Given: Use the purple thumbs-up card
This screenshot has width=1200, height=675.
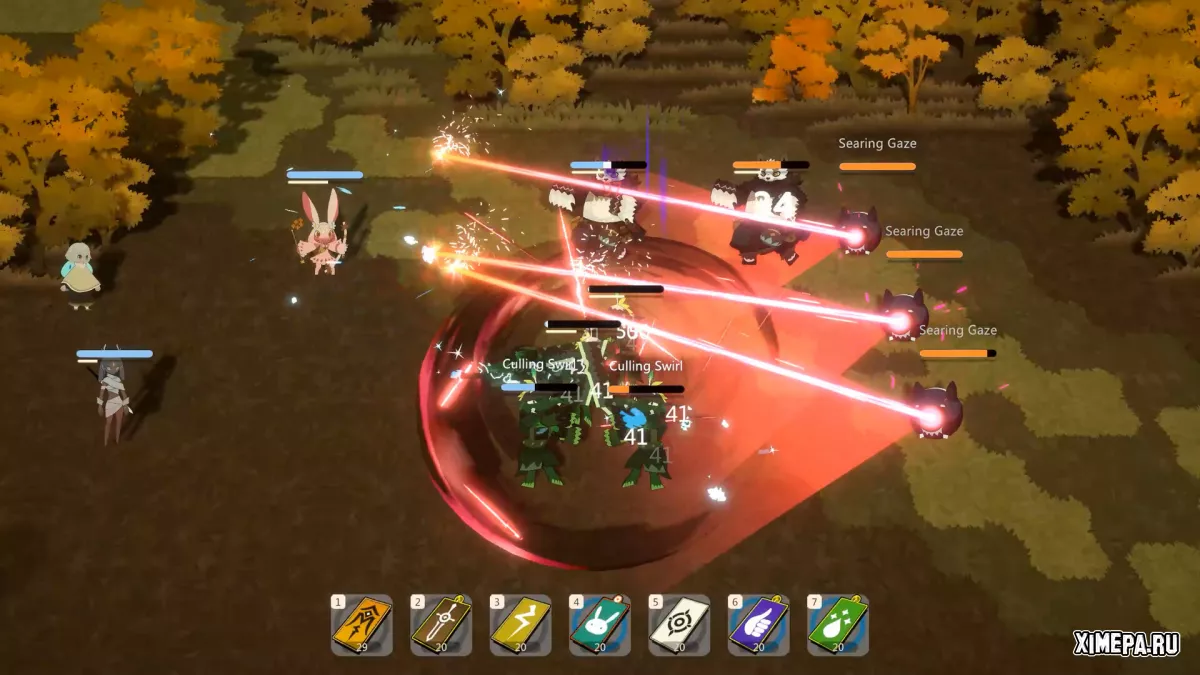Looking at the screenshot, I should coord(758,625).
